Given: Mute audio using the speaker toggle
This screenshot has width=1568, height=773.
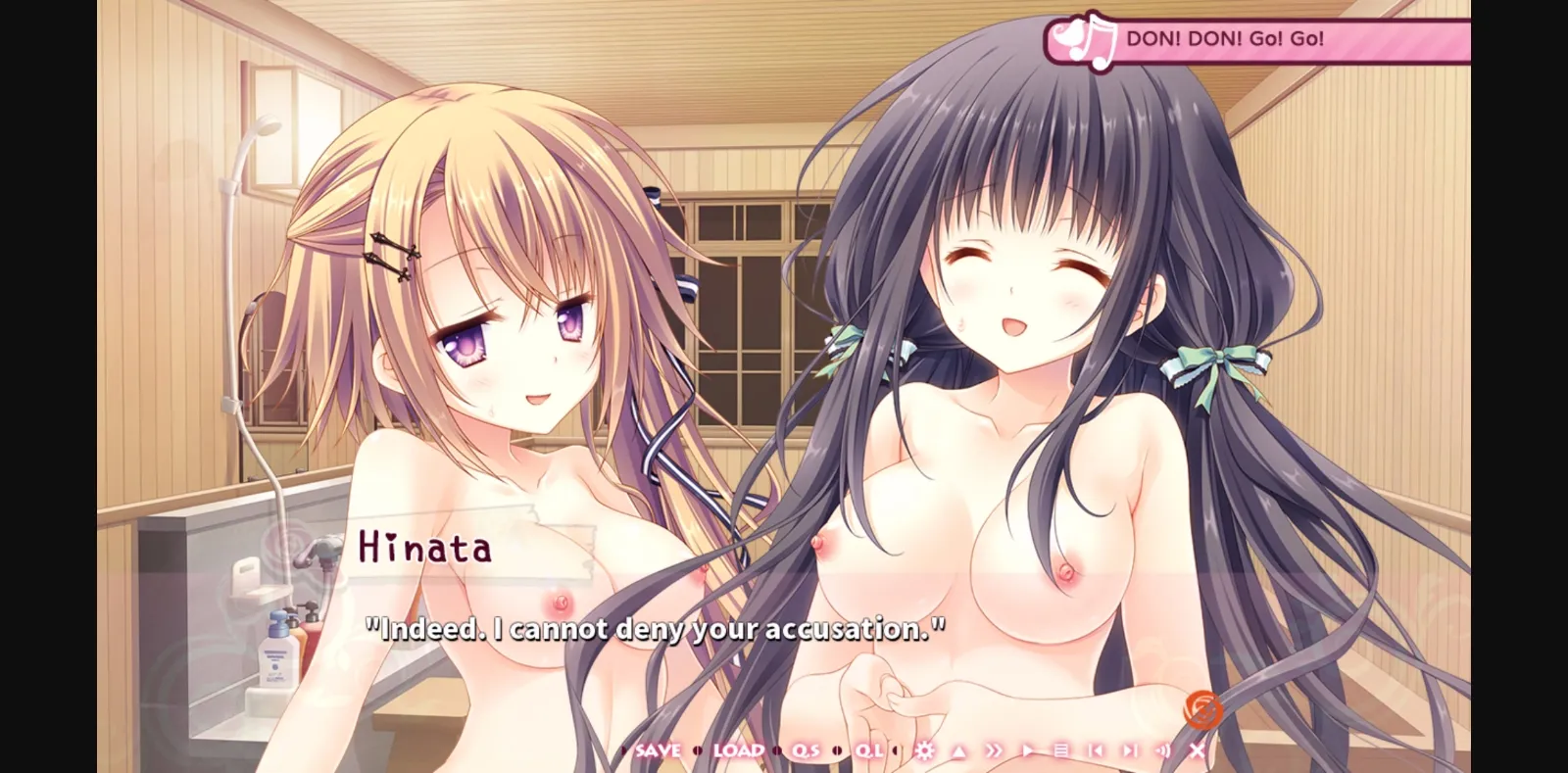Looking at the screenshot, I should tap(1163, 750).
